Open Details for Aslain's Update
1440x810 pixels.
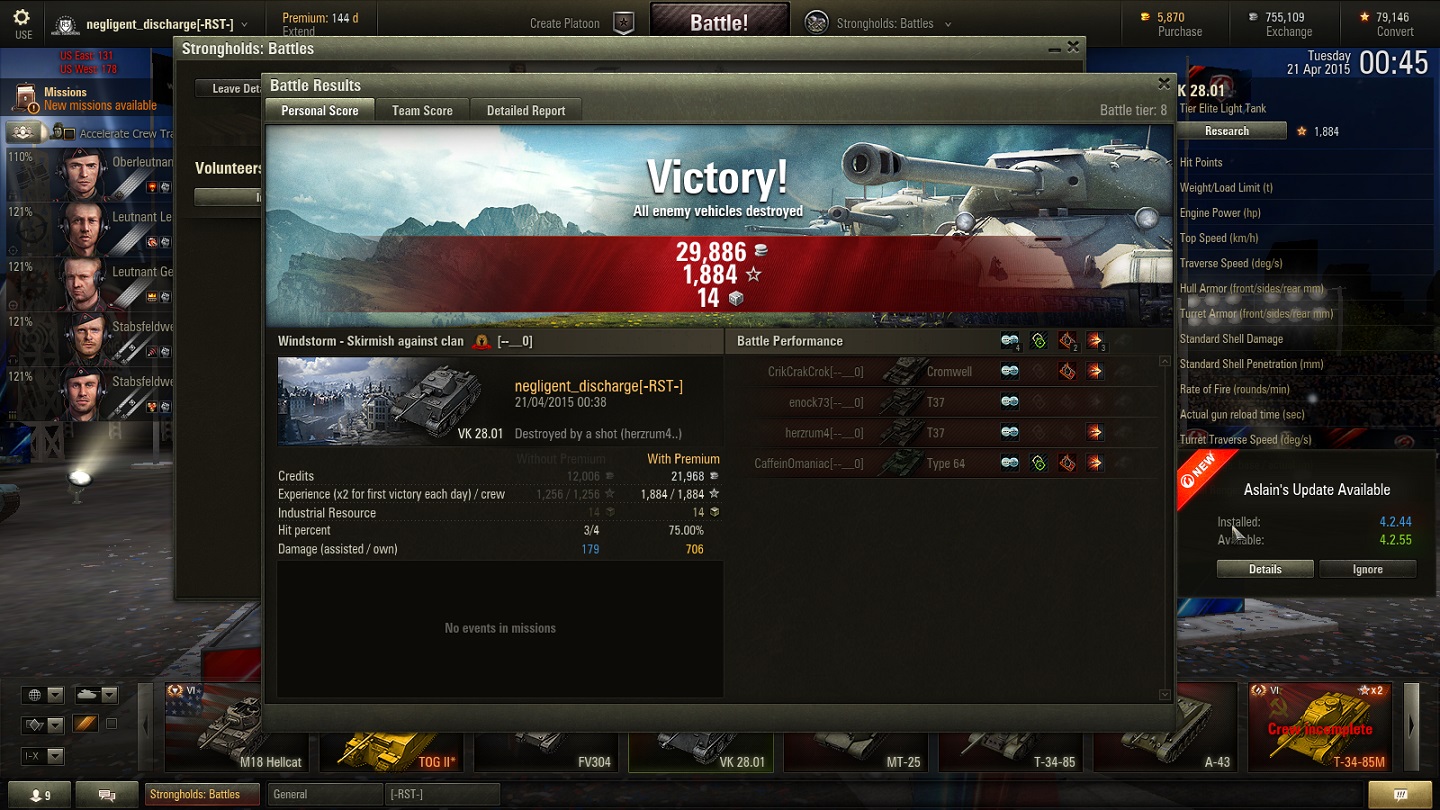(x=1265, y=569)
